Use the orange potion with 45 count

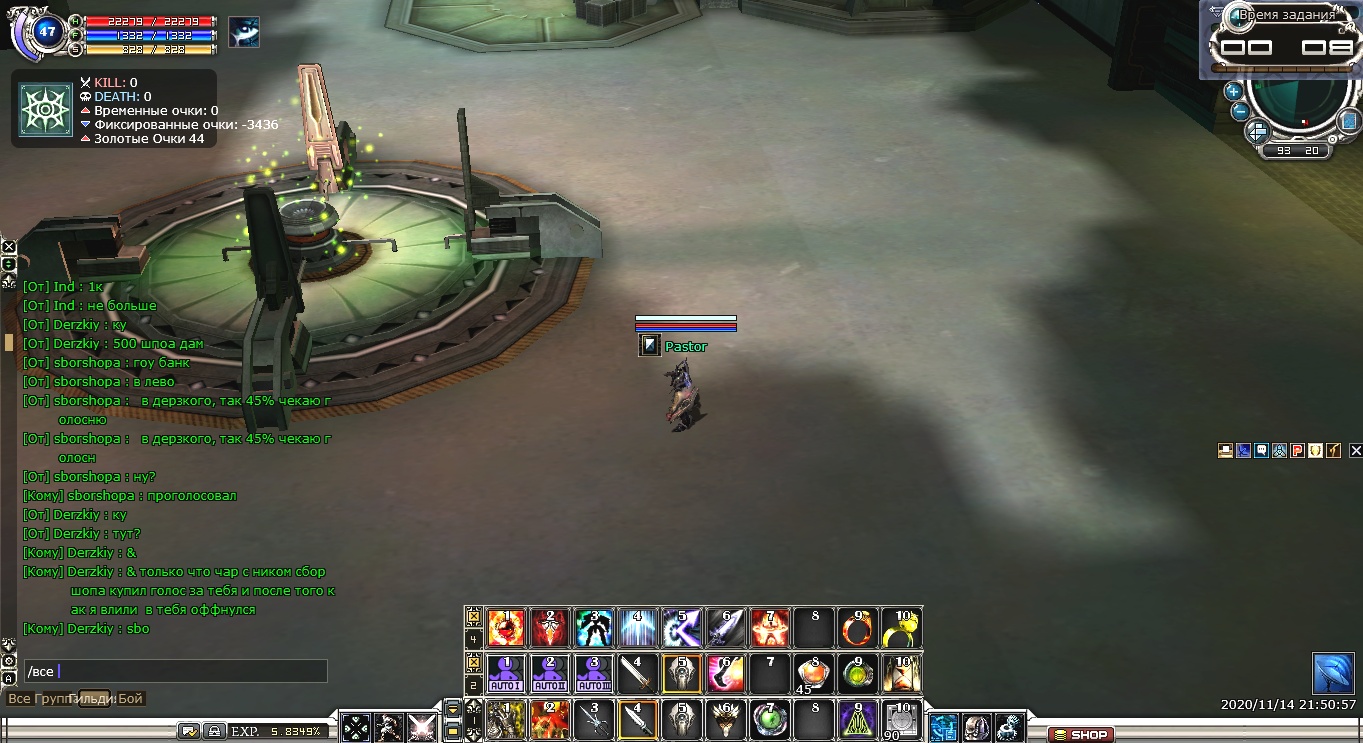[x=812, y=674]
